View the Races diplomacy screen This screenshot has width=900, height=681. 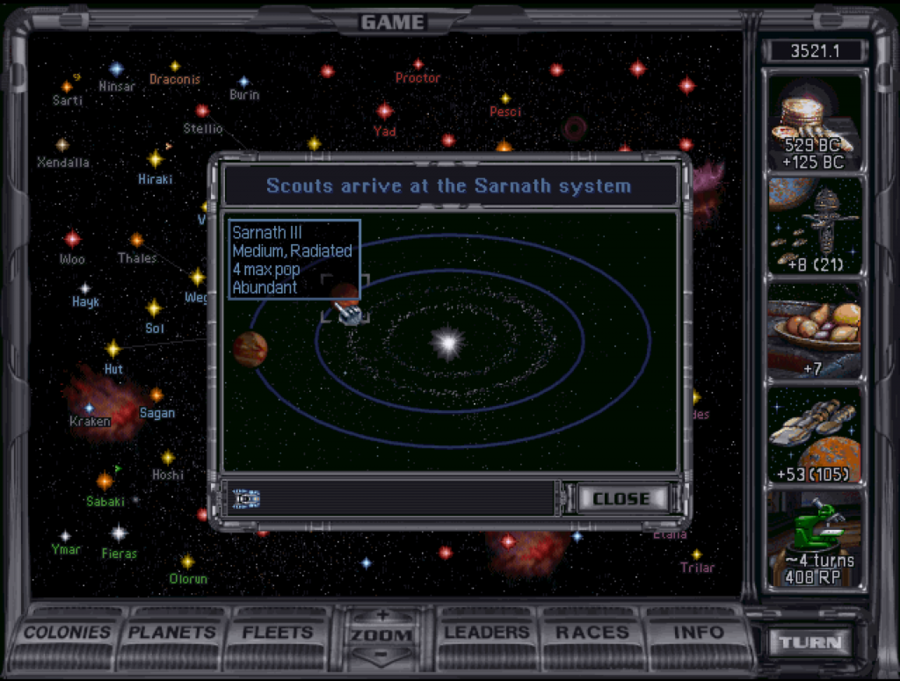coord(590,633)
